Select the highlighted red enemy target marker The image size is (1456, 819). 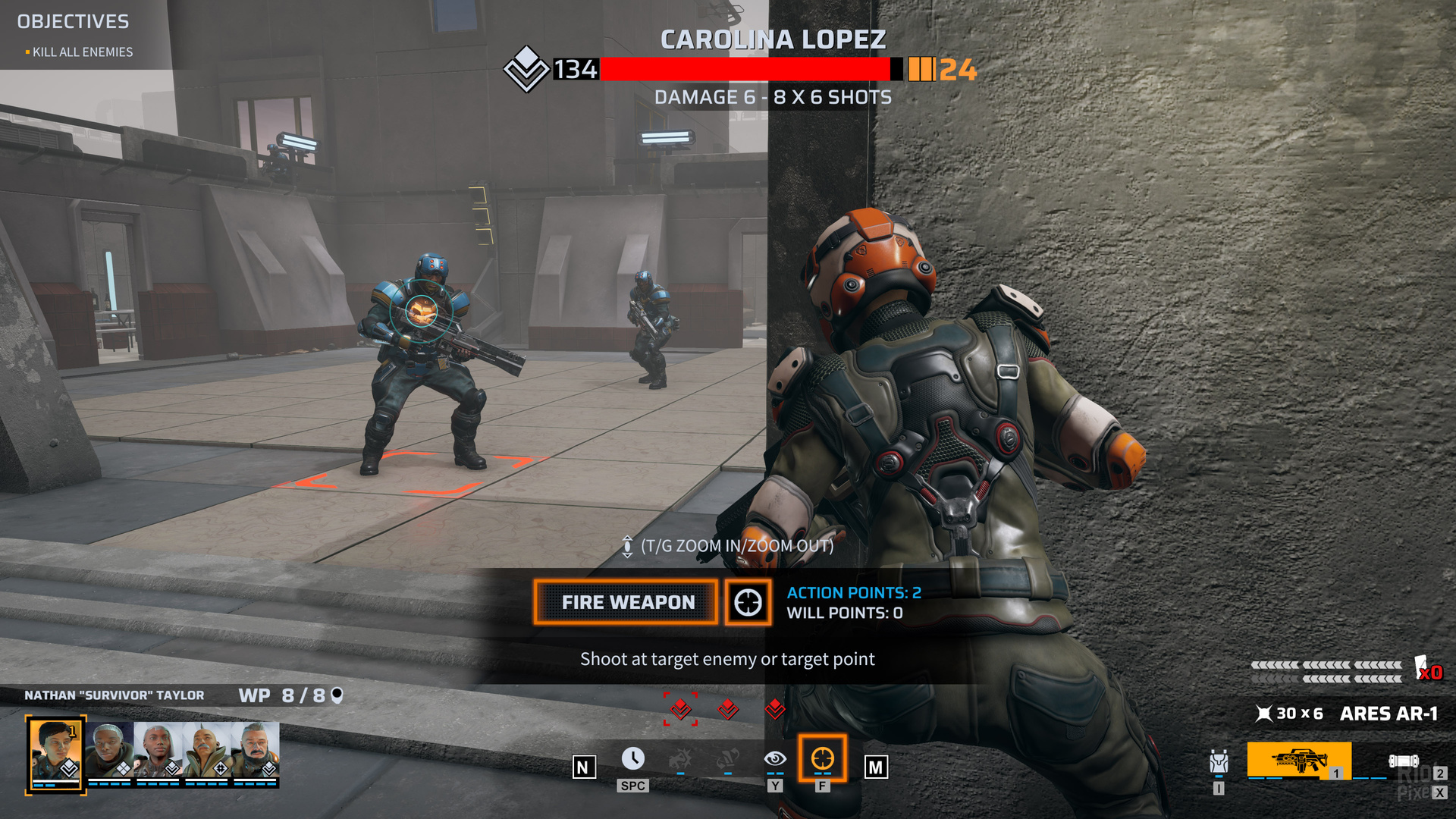point(680,709)
